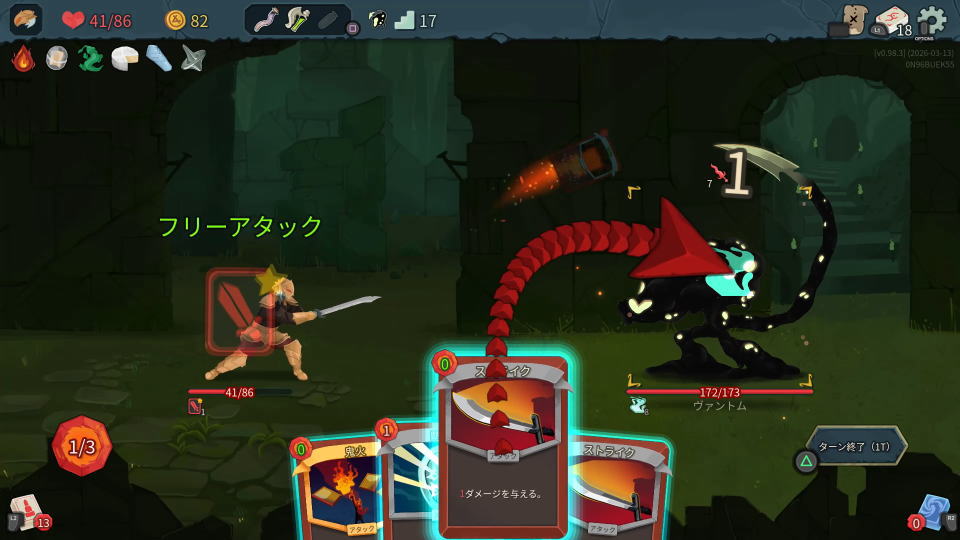Inspect the shuriken relic

(x=193, y=58)
